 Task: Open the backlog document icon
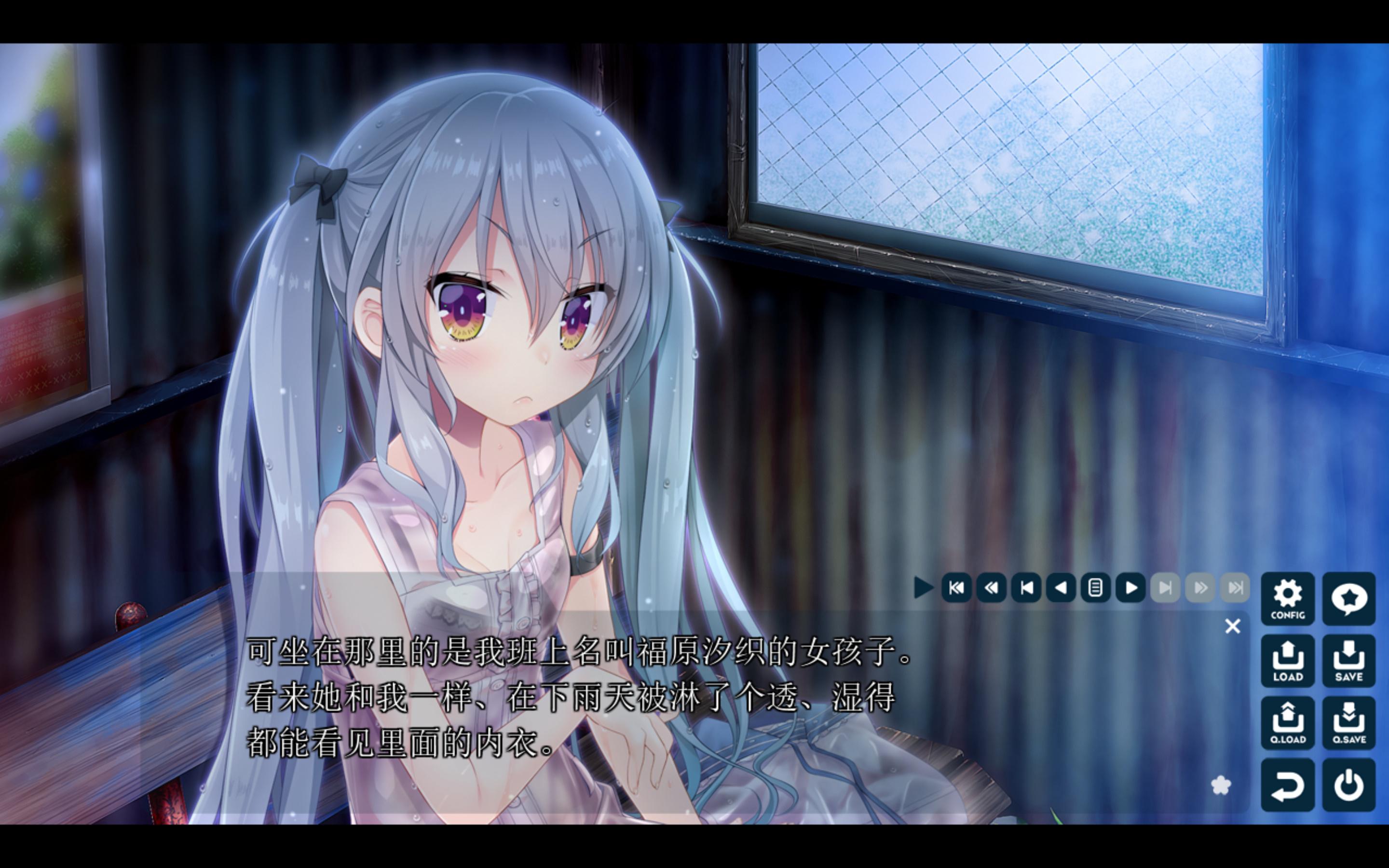[1095, 587]
